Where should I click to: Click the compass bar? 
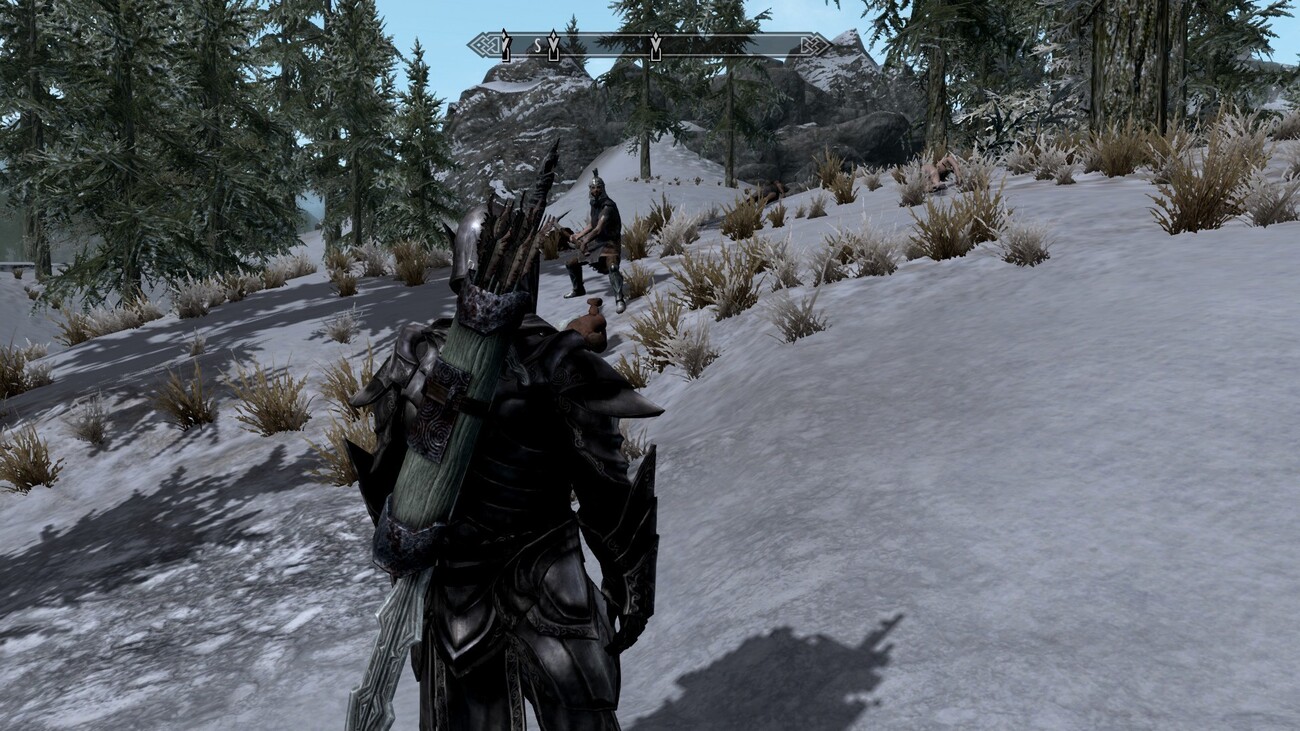(x=649, y=45)
